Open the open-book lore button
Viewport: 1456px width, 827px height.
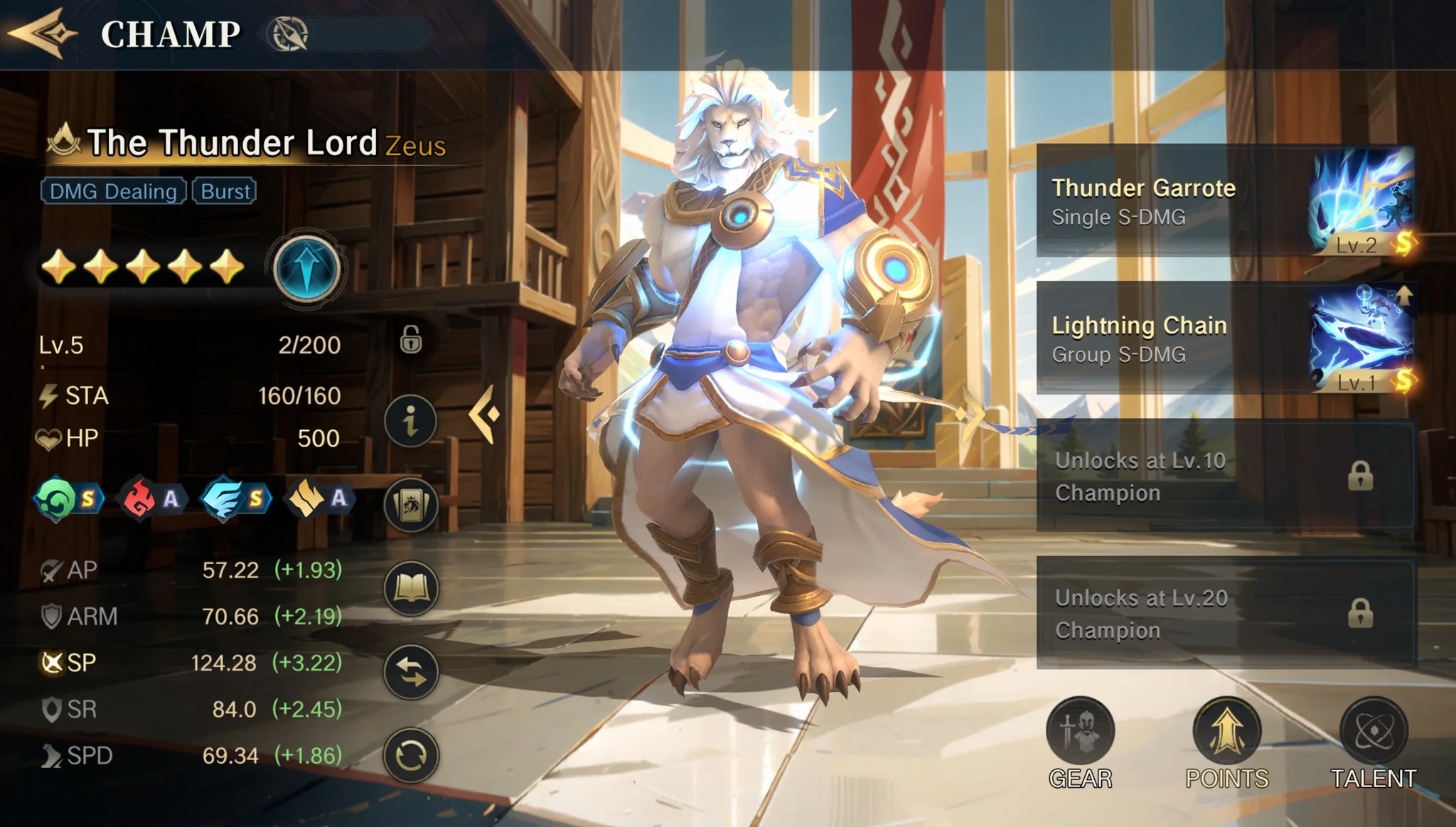coord(411,588)
